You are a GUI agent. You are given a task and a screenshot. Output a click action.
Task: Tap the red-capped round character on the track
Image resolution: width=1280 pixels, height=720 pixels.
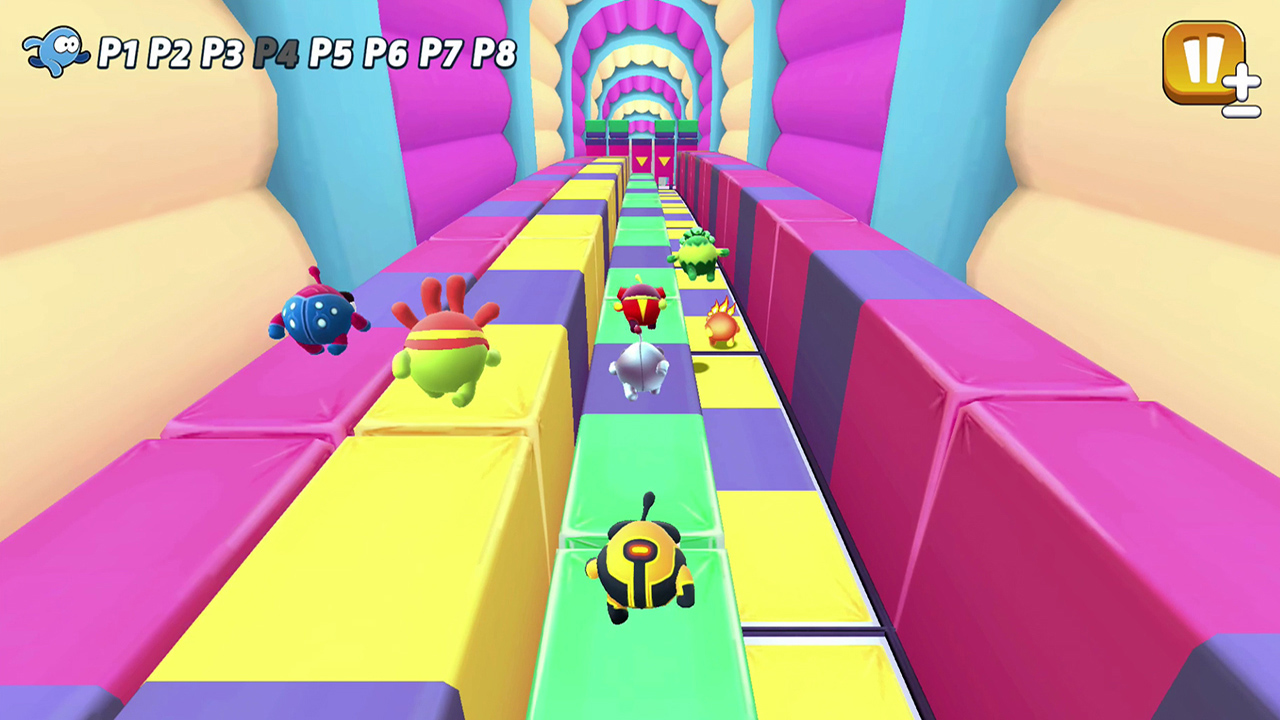[x=641, y=305]
